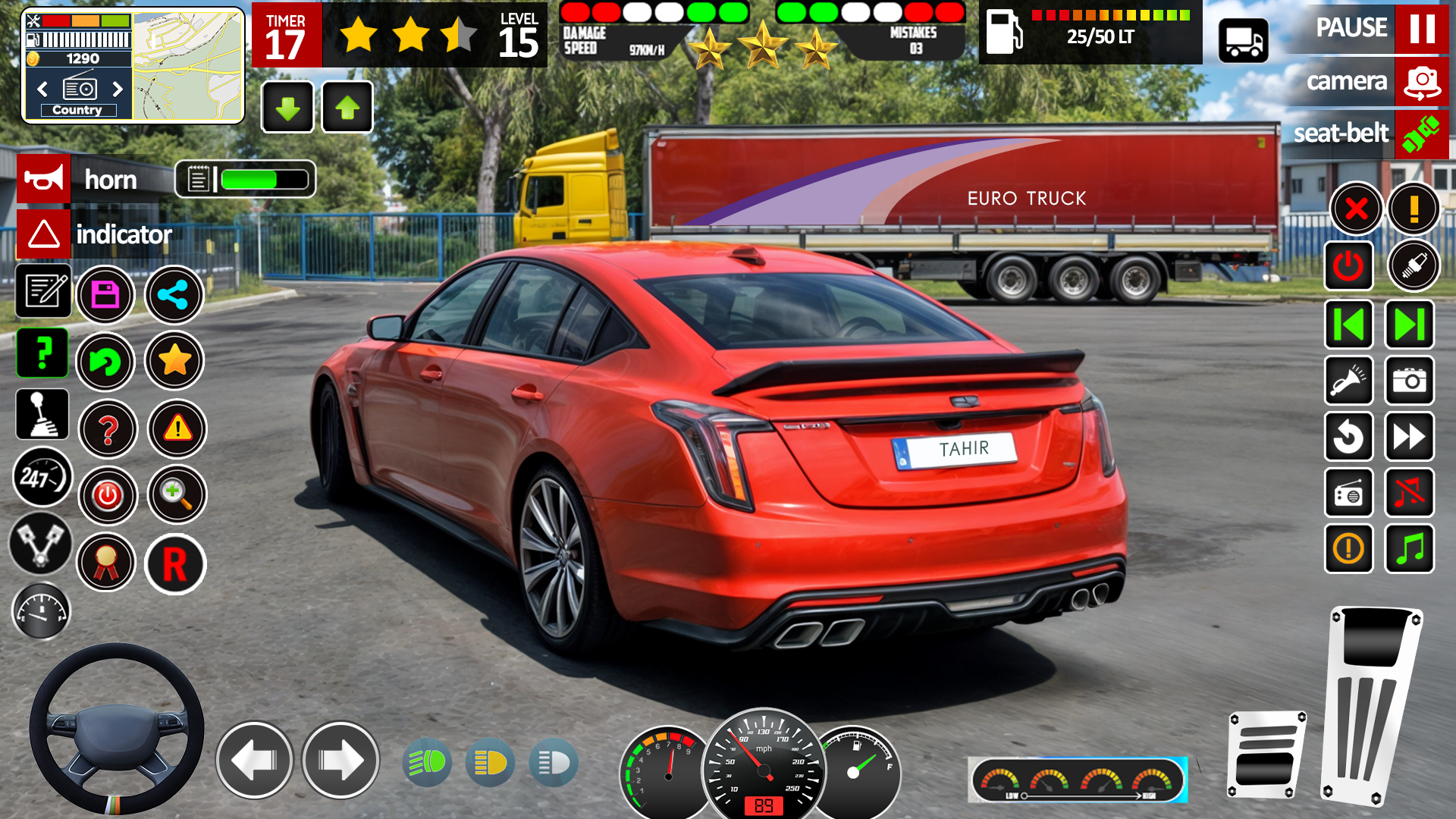The height and width of the screenshot is (819, 1456).
Task: Activate the flashlight horn icon
Action: [1349, 381]
